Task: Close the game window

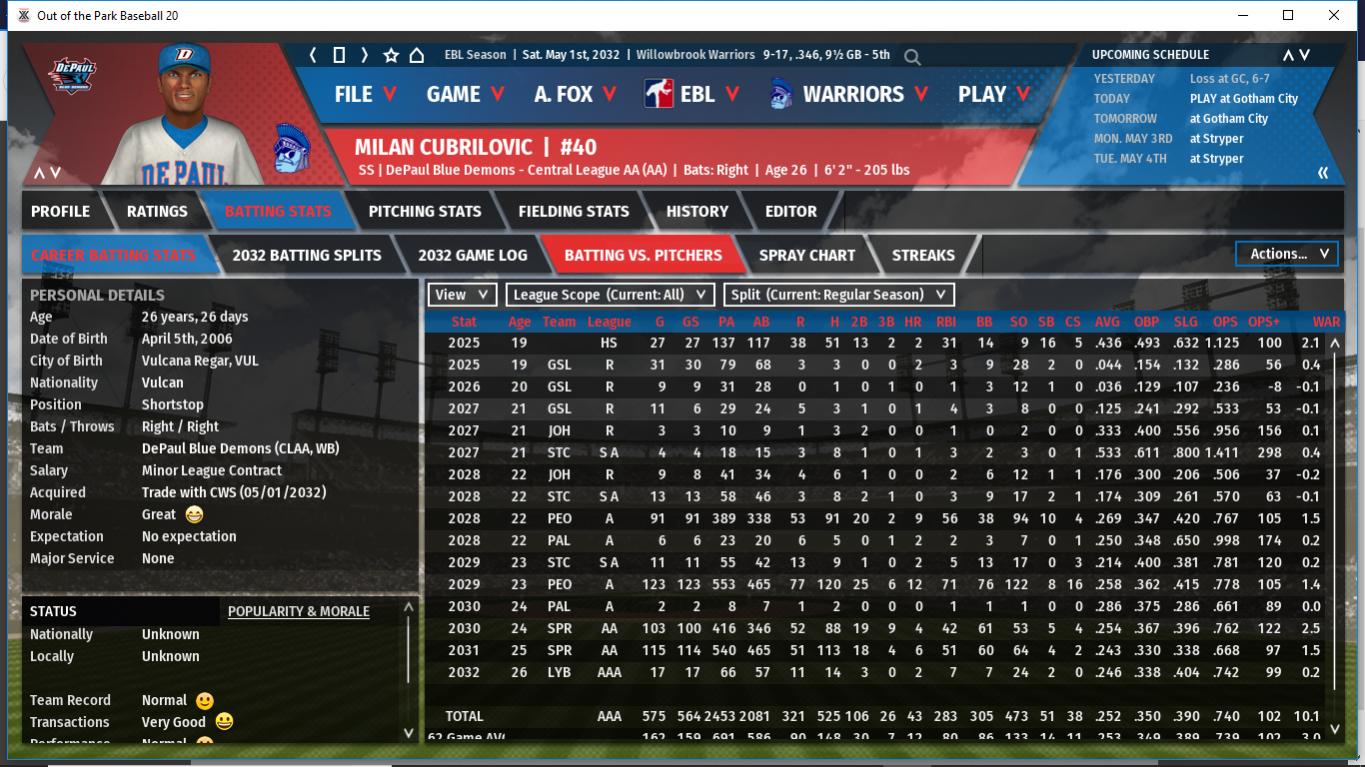Action: click(1333, 15)
